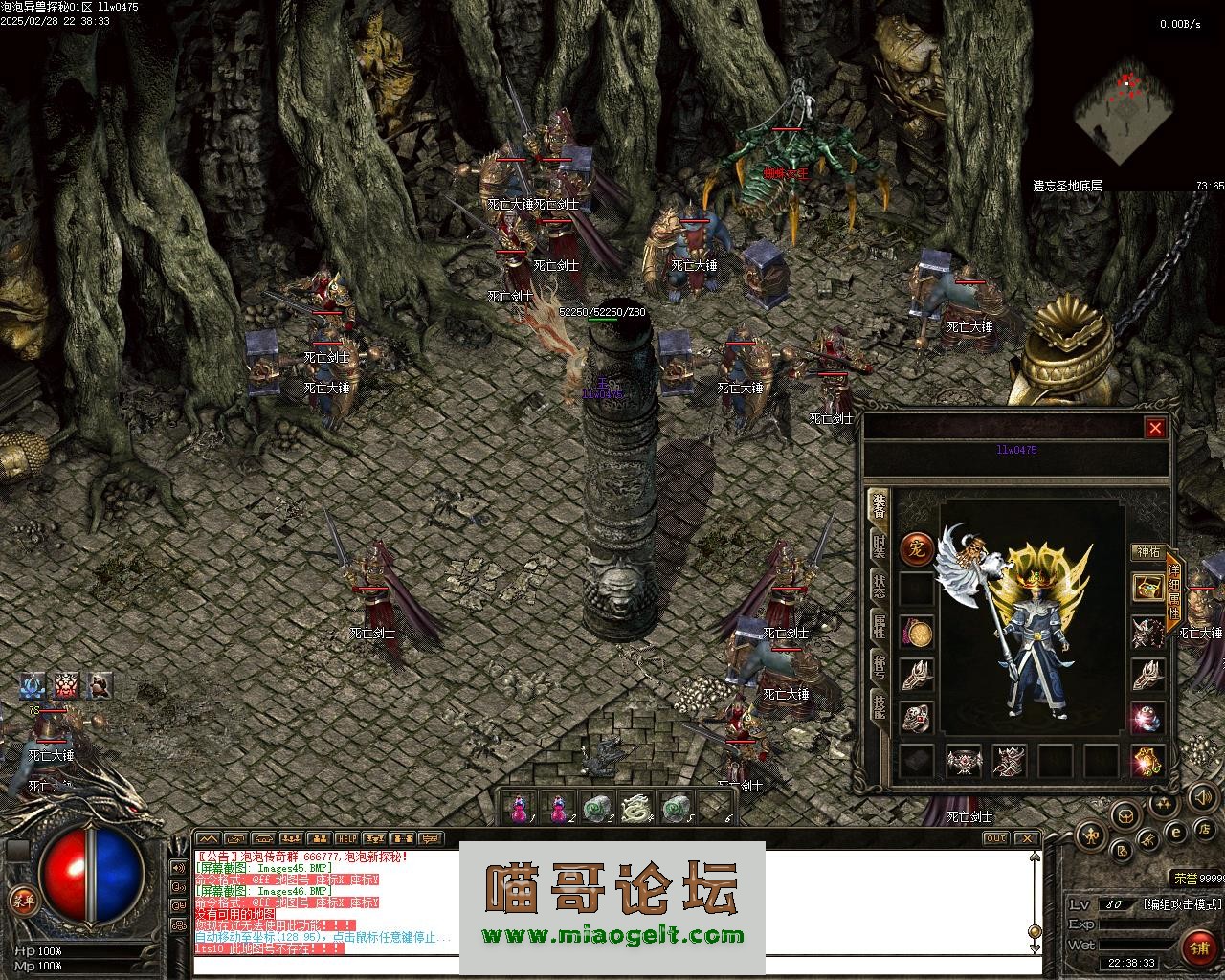Open the round 菜单 menu button
This screenshot has width=1225, height=980.
(x=22, y=900)
